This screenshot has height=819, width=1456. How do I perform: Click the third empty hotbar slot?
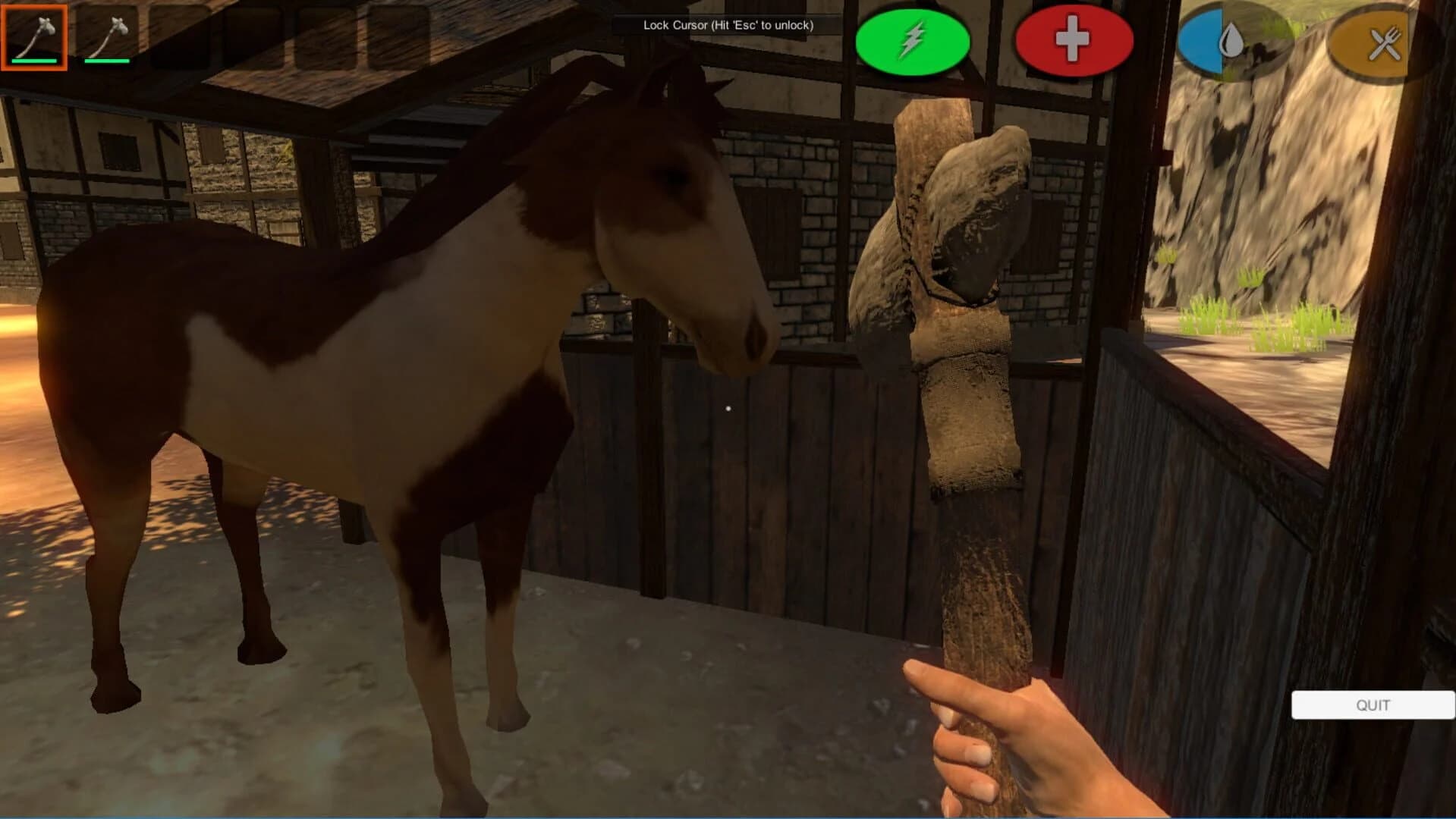pos(180,36)
